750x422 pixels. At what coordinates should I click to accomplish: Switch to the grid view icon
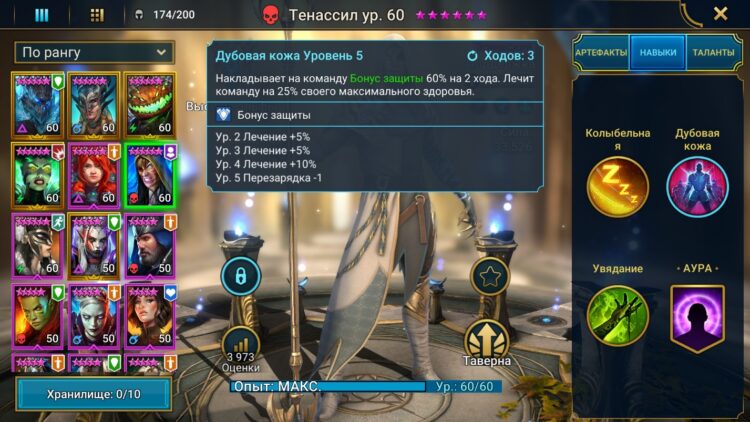tap(97, 15)
